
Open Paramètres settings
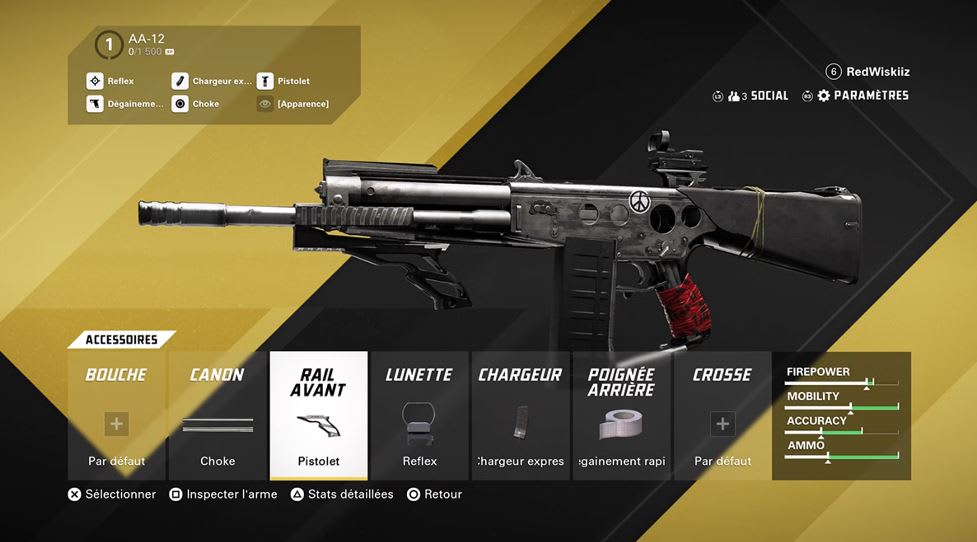pos(862,96)
